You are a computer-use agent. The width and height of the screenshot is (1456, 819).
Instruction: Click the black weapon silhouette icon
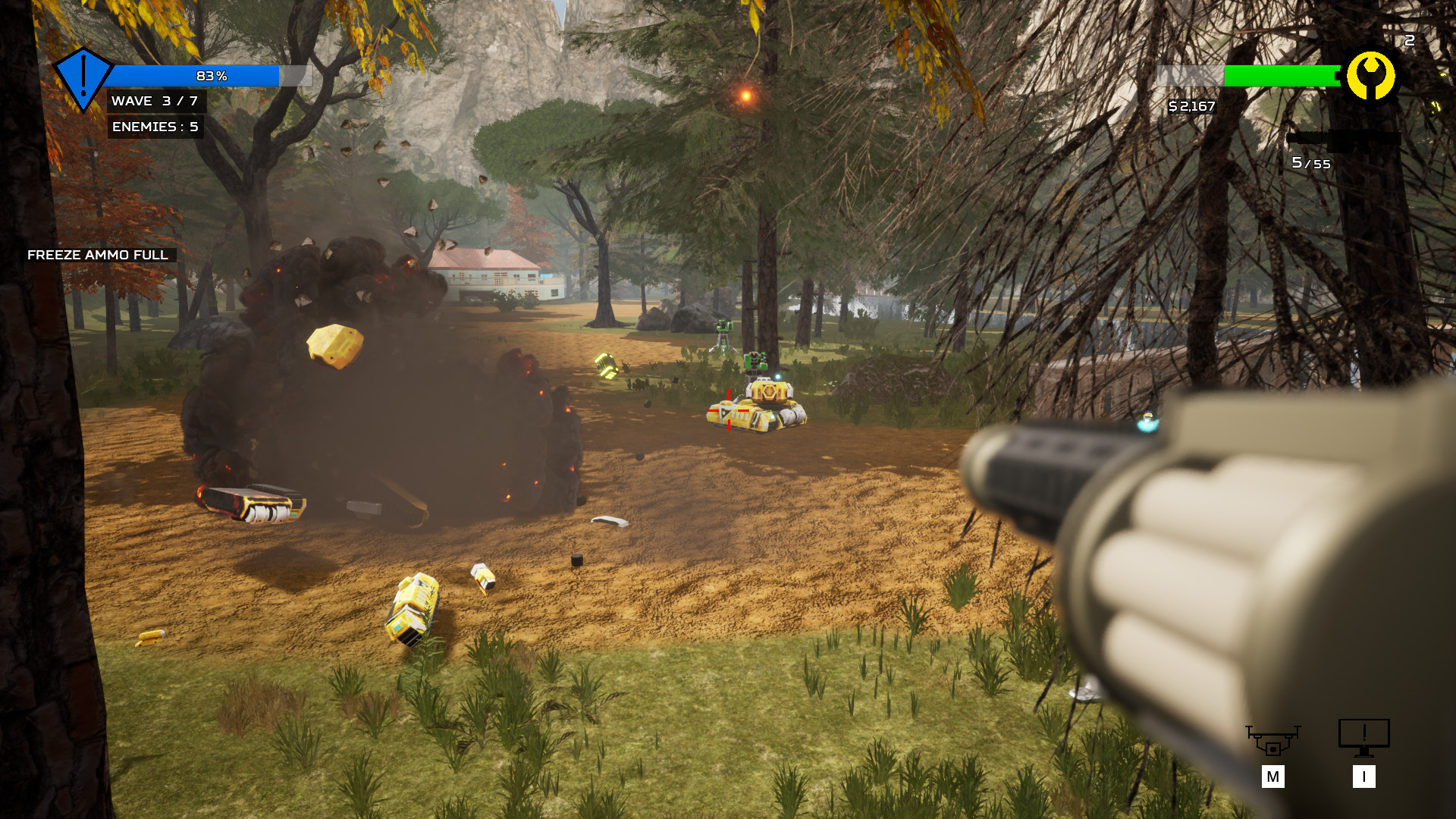pos(1346,139)
